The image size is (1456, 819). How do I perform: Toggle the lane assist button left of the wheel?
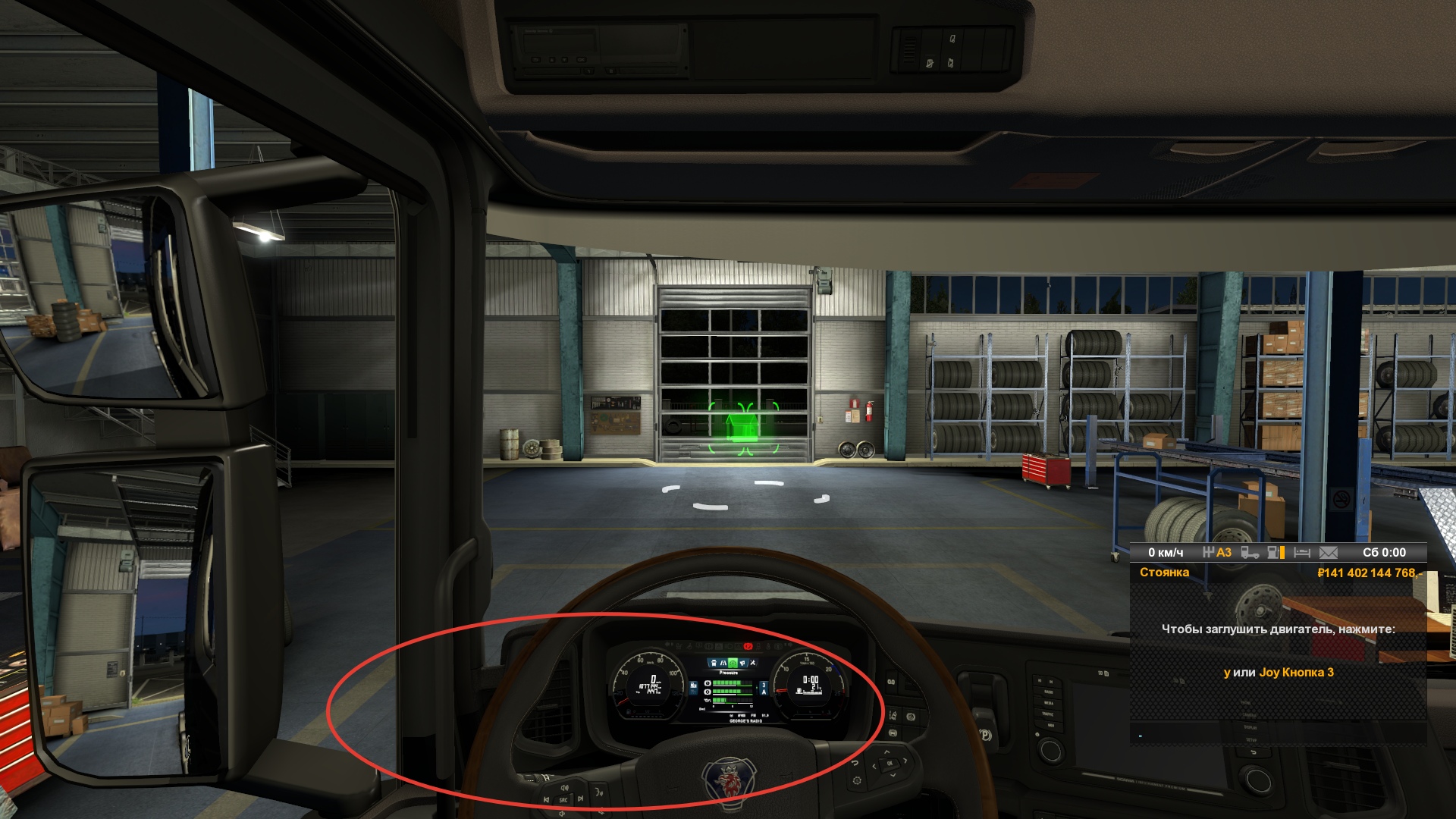point(893,716)
